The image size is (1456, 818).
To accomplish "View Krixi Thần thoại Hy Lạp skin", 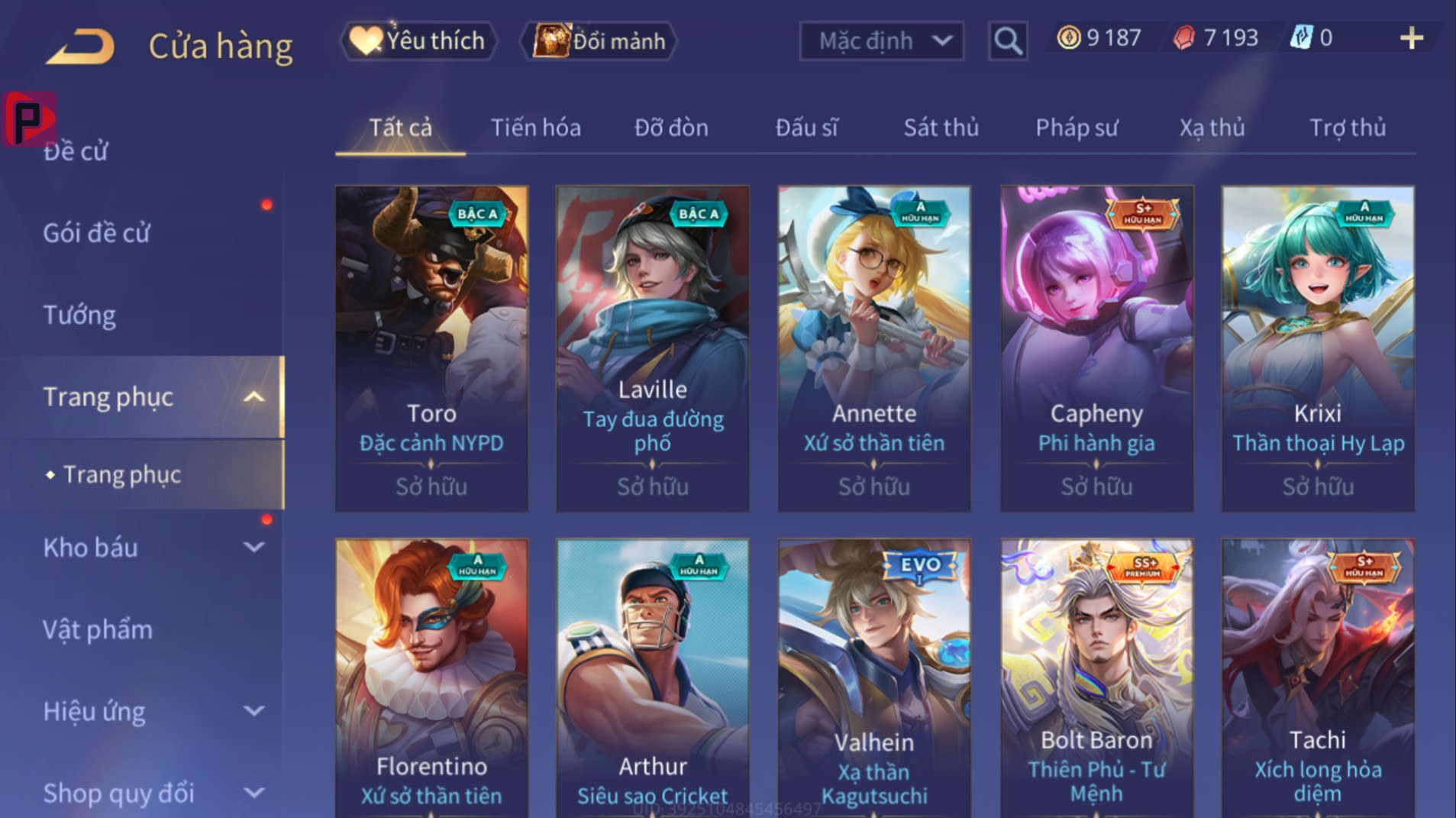I will click(1318, 348).
